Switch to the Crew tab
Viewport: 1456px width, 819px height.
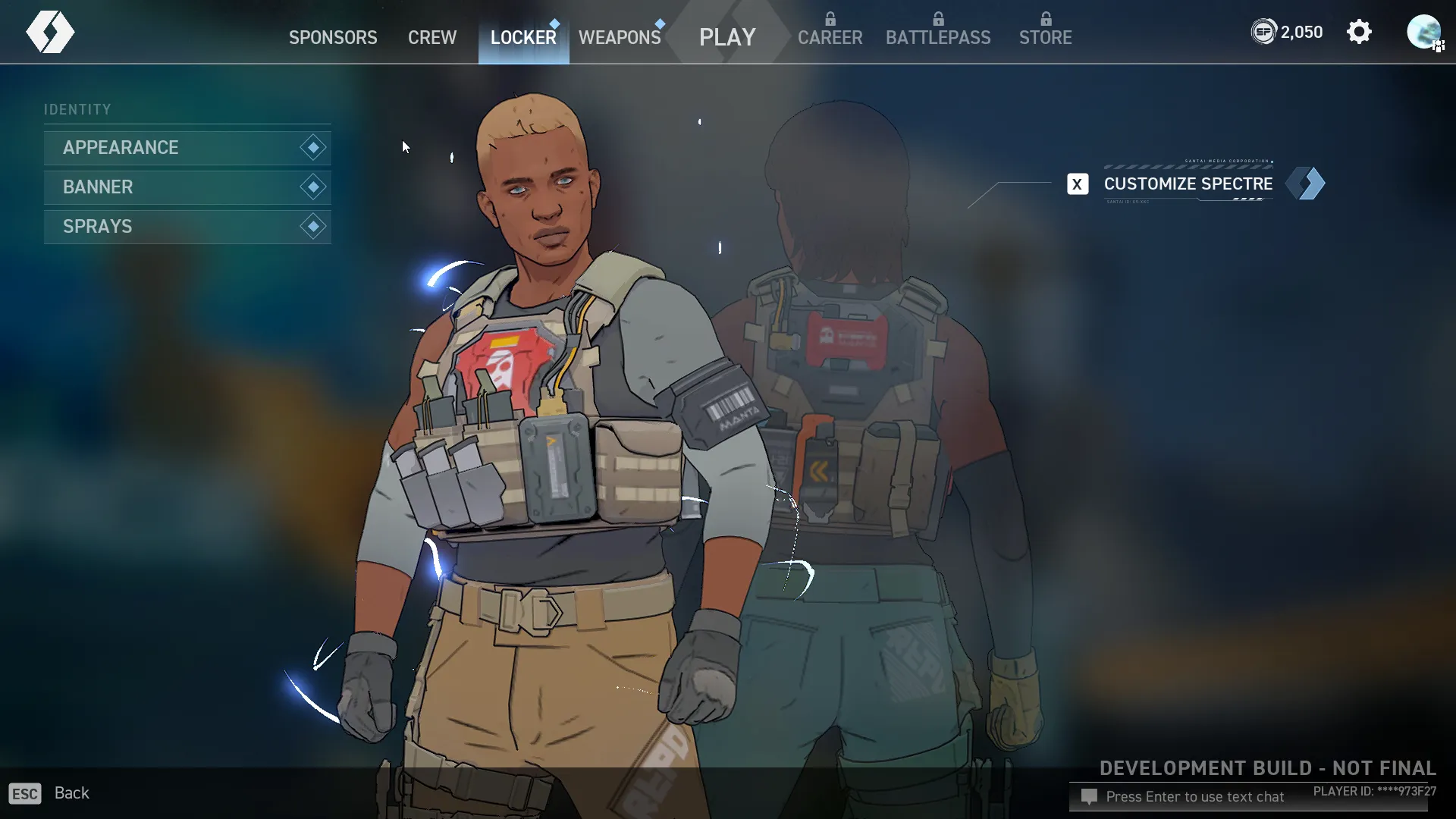click(x=432, y=37)
